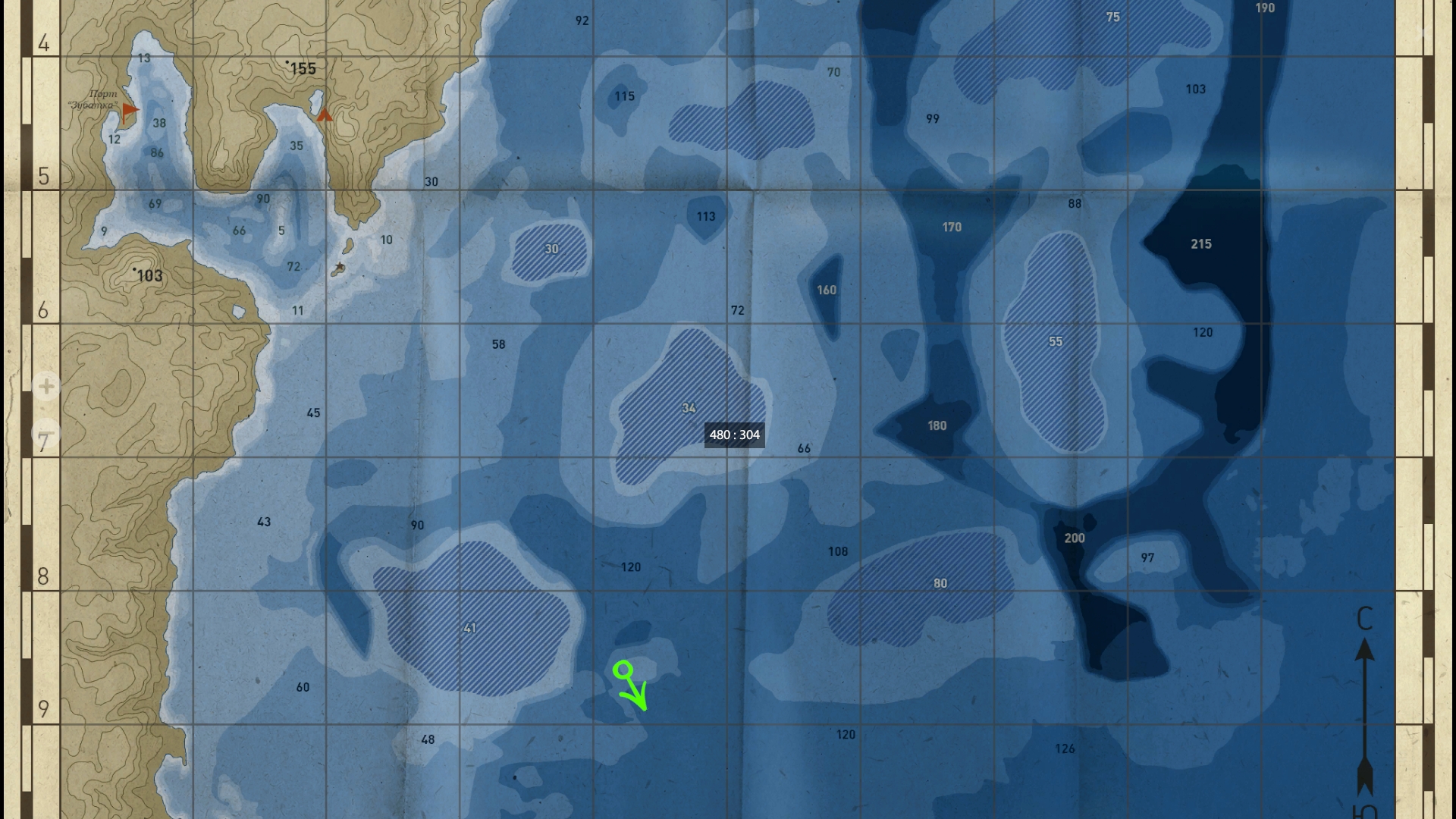Select the small hatched spot marked 30
The width and height of the screenshot is (1456, 819).
(552, 249)
